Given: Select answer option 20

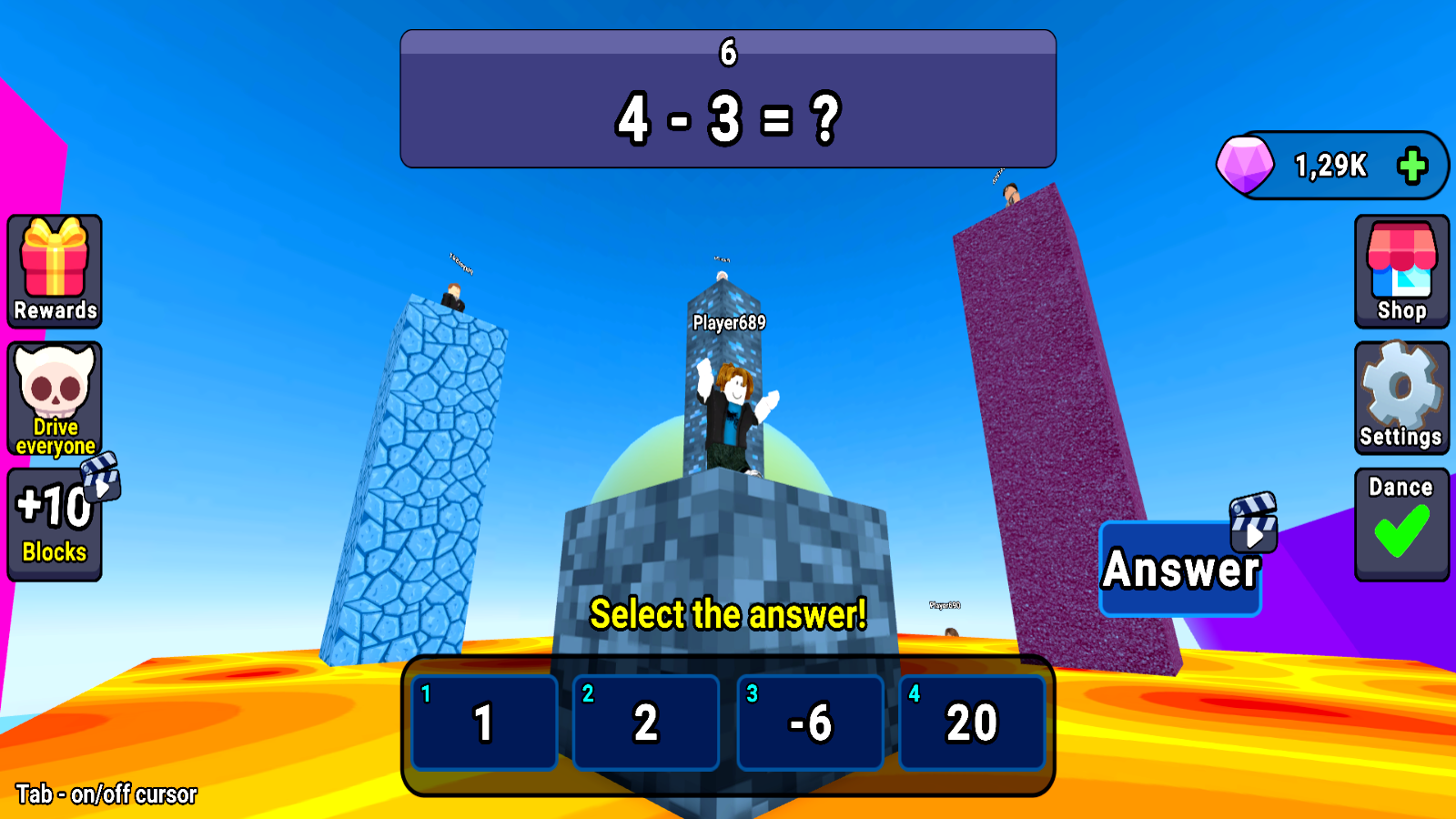Looking at the screenshot, I should click(x=972, y=723).
